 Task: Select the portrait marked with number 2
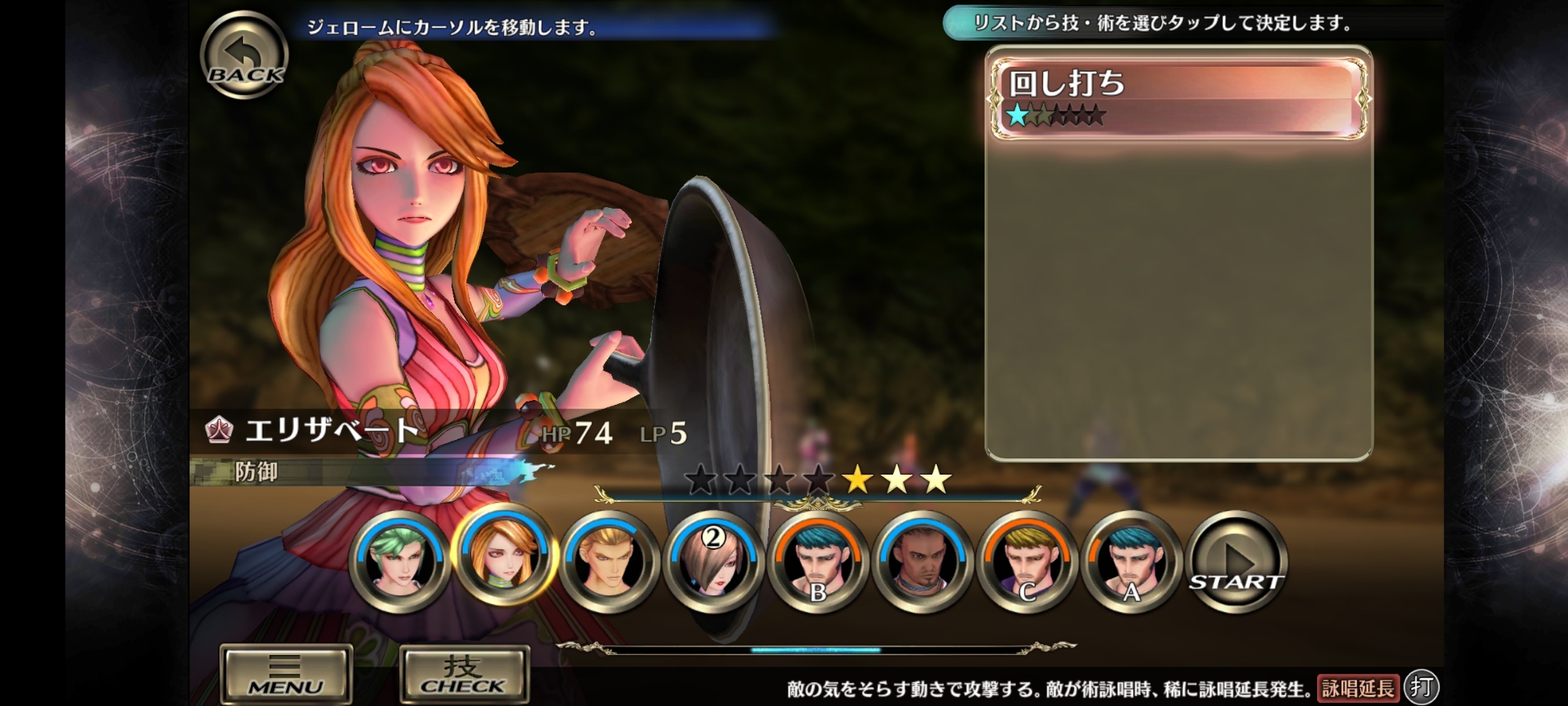(x=713, y=562)
